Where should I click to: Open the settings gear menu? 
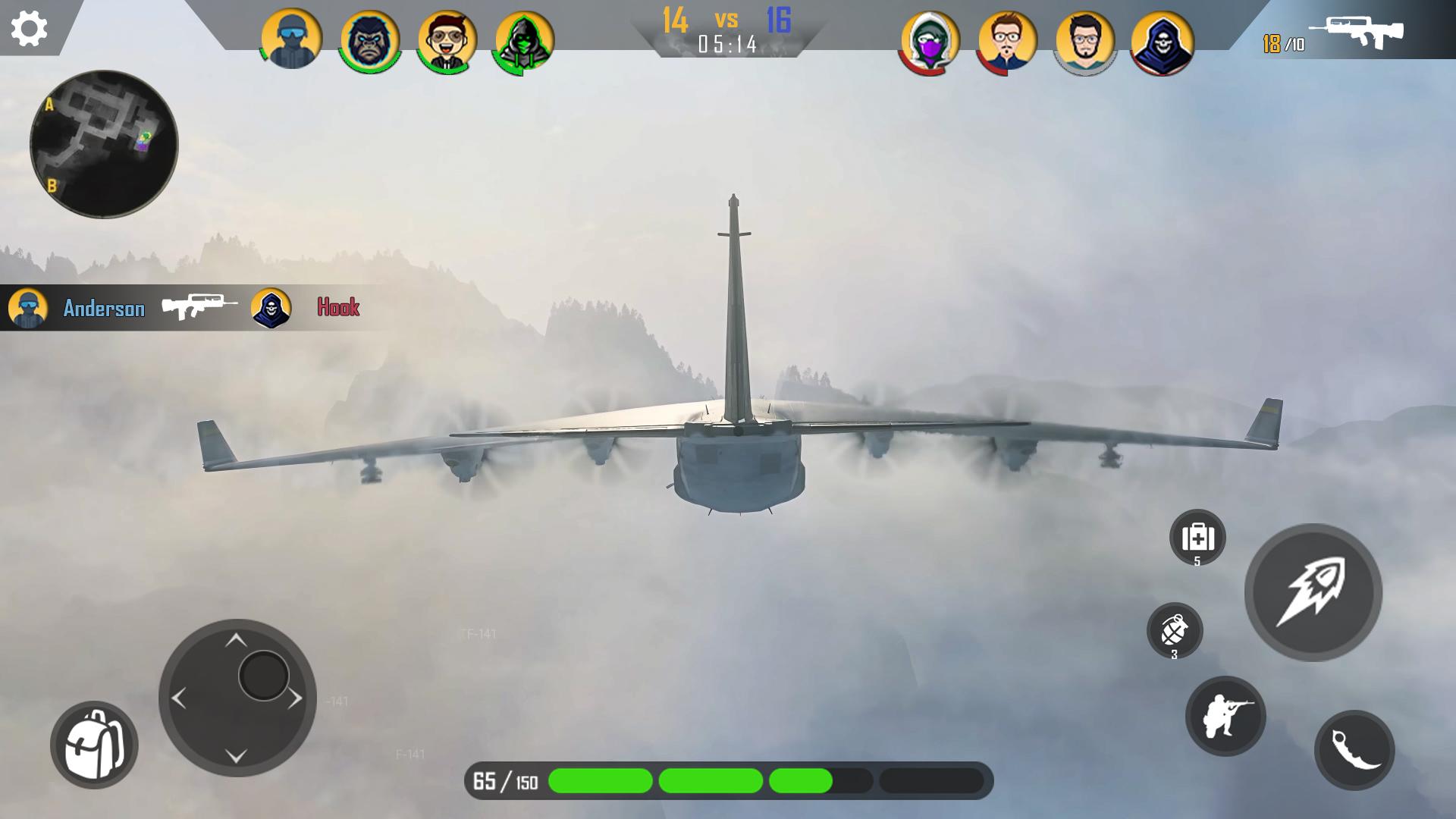click(30, 29)
